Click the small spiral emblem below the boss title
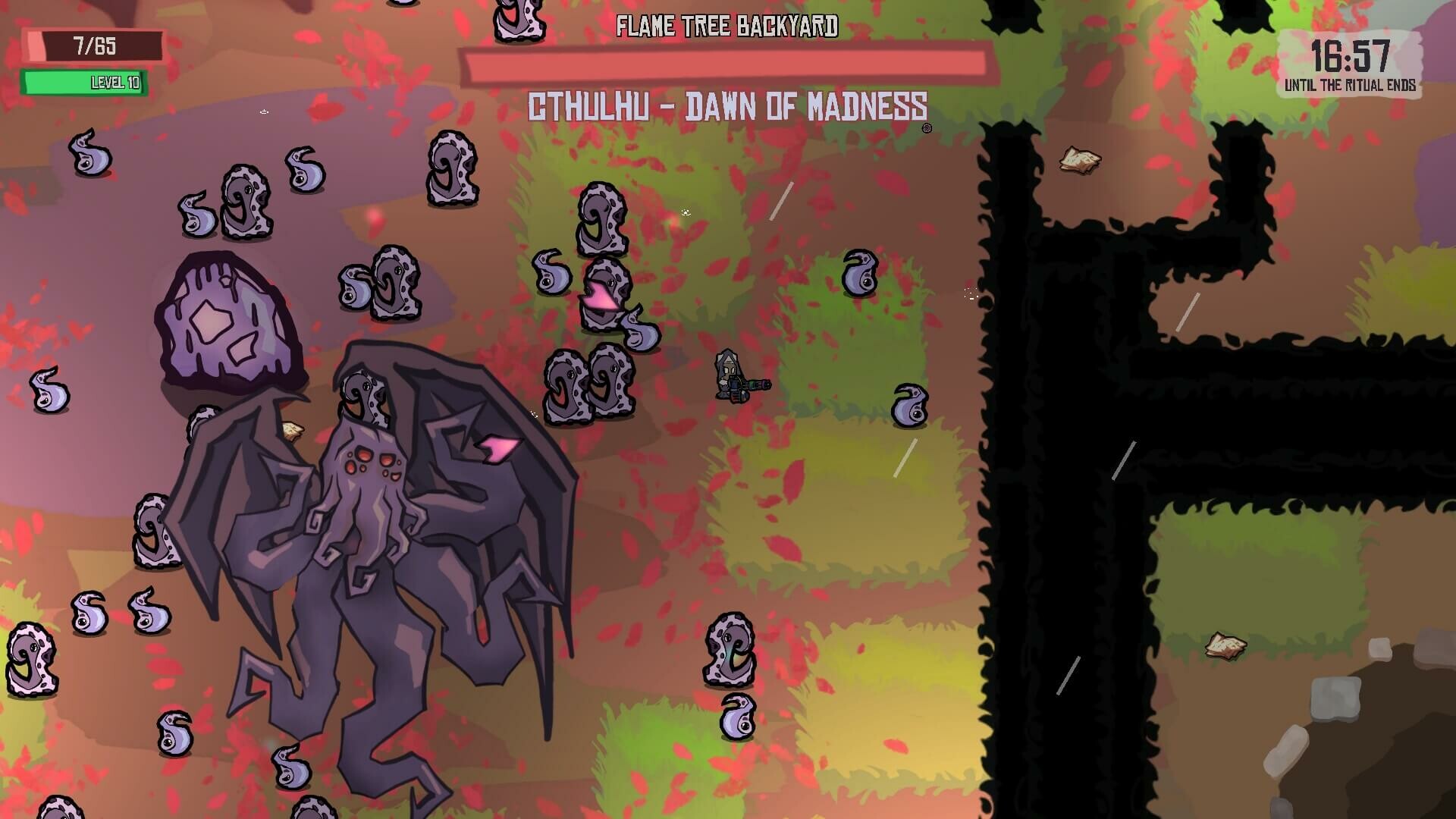The image size is (1456, 819). 927,127
